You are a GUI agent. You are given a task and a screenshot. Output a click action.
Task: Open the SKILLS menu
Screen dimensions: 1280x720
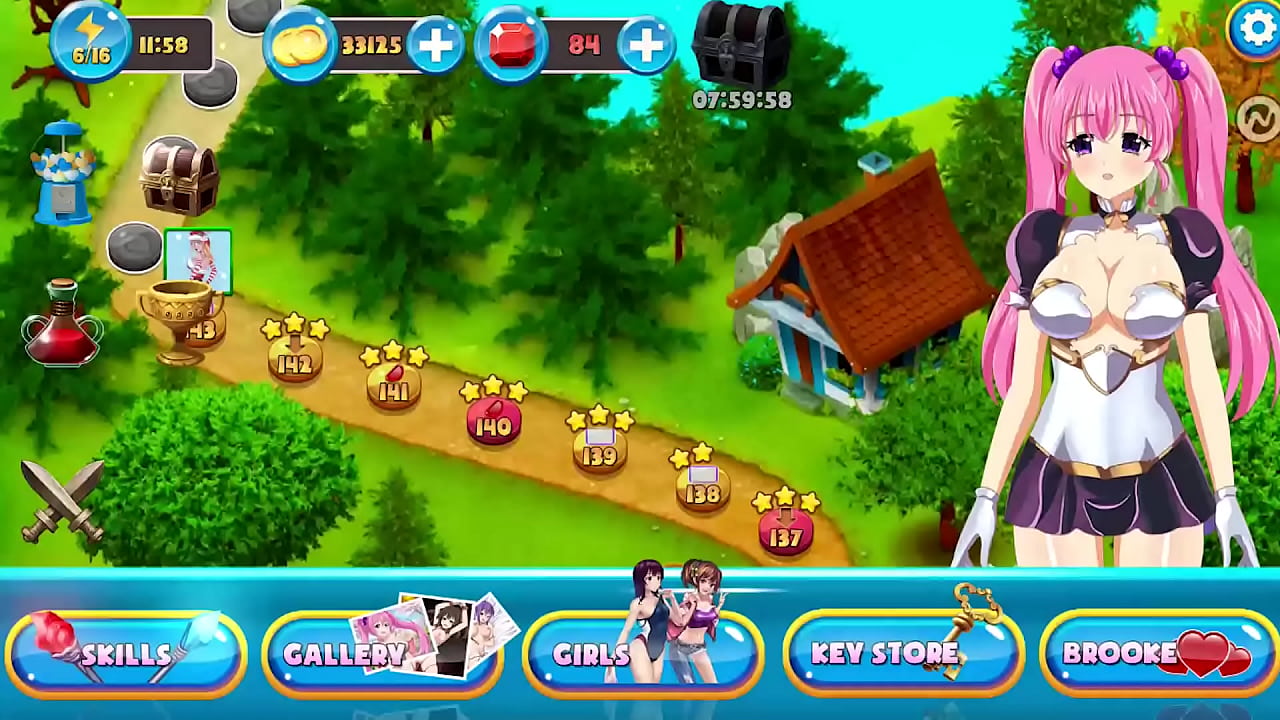pyautogui.click(x=124, y=654)
